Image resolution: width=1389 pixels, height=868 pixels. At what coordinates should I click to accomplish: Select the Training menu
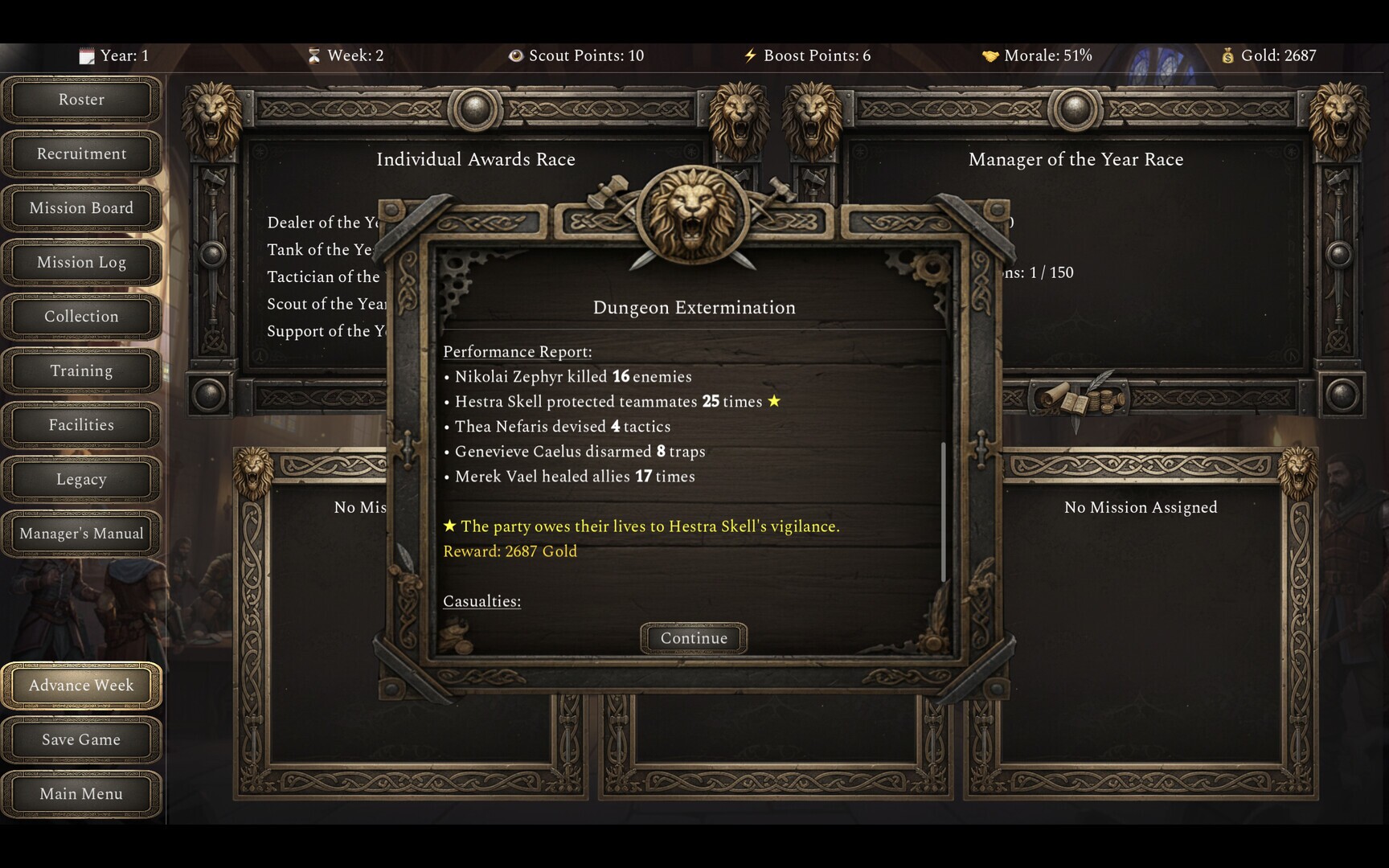coord(81,371)
